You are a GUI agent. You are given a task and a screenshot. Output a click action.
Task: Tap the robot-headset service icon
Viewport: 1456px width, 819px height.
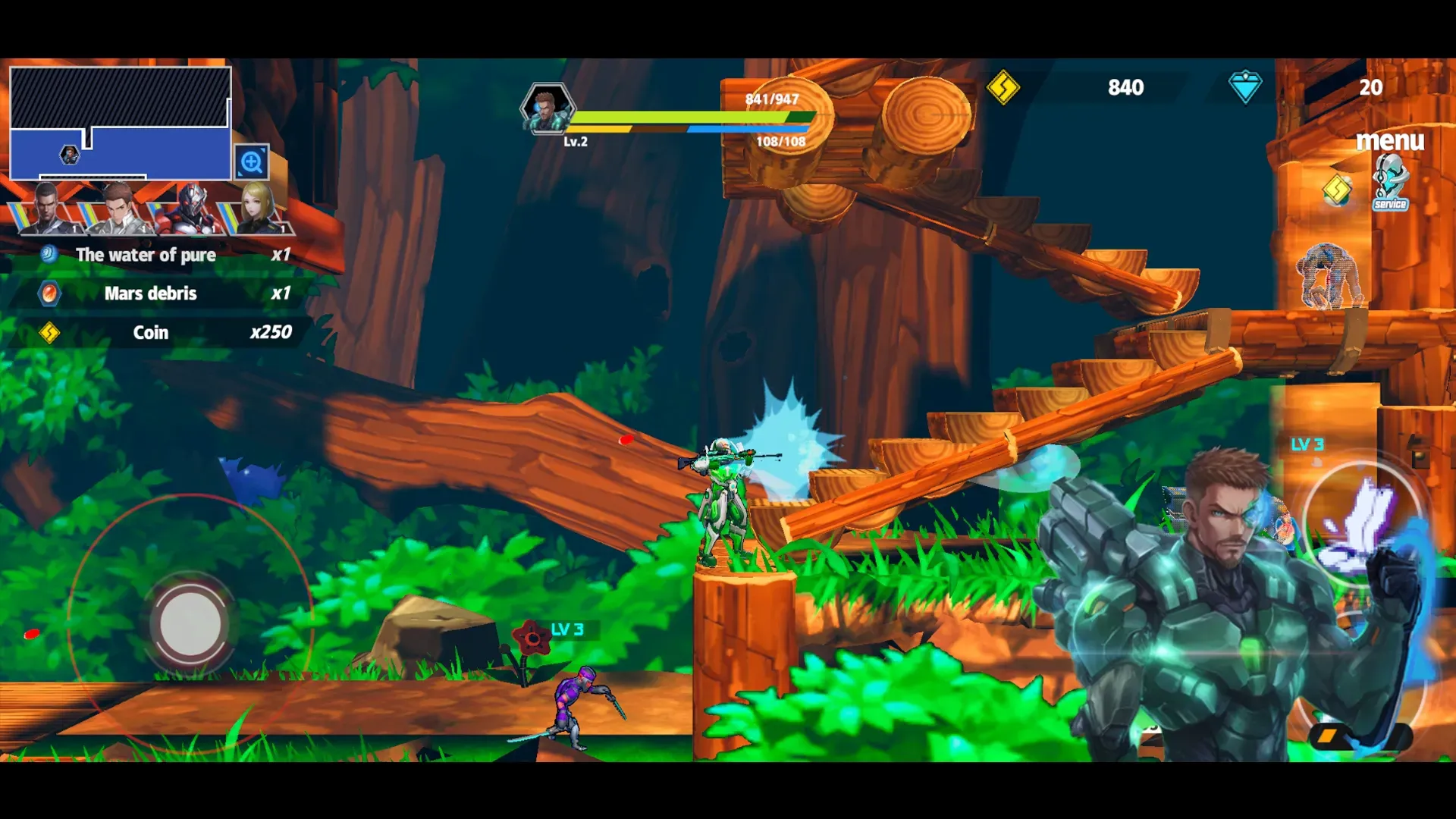(x=1390, y=183)
